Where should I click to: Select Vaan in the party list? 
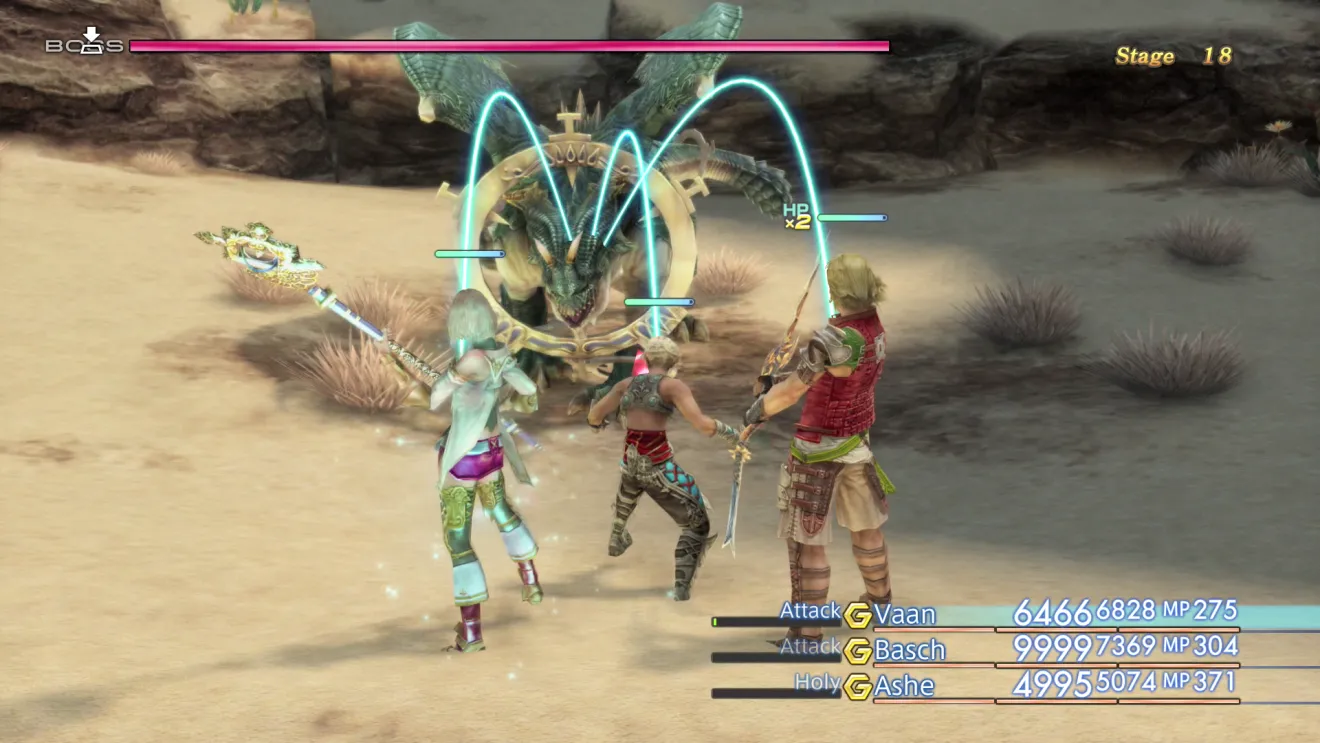click(904, 613)
